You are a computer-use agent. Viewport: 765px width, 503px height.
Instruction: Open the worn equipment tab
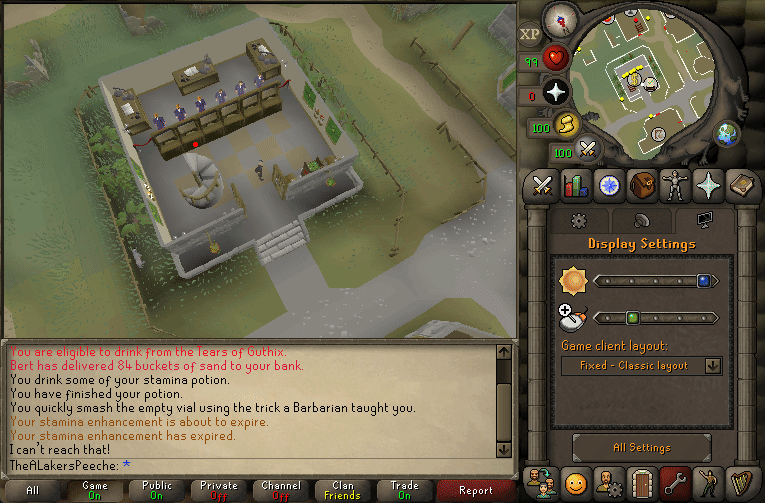(x=676, y=185)
